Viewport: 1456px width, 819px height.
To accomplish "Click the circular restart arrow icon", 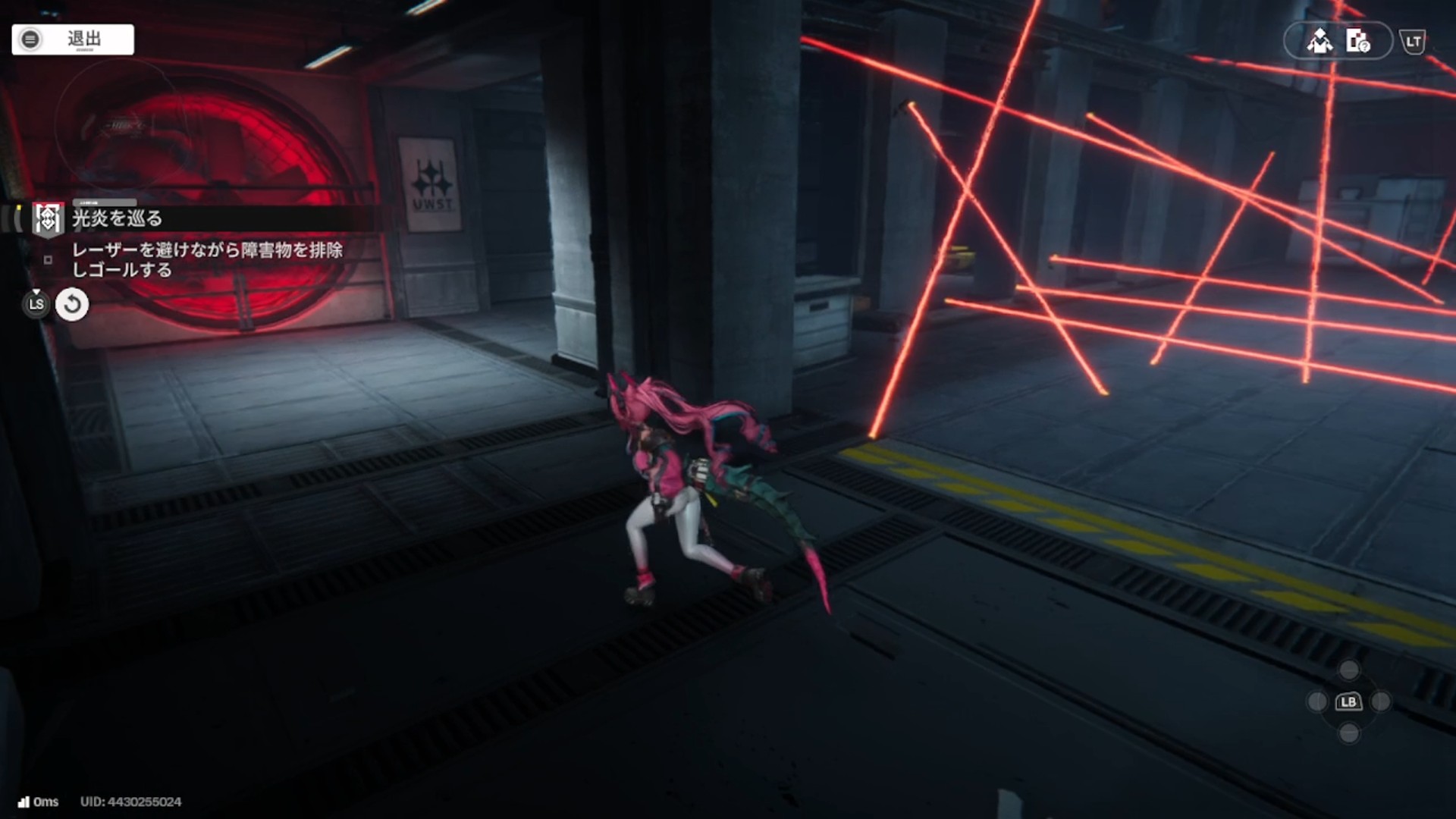I will (x=72, y=305).
